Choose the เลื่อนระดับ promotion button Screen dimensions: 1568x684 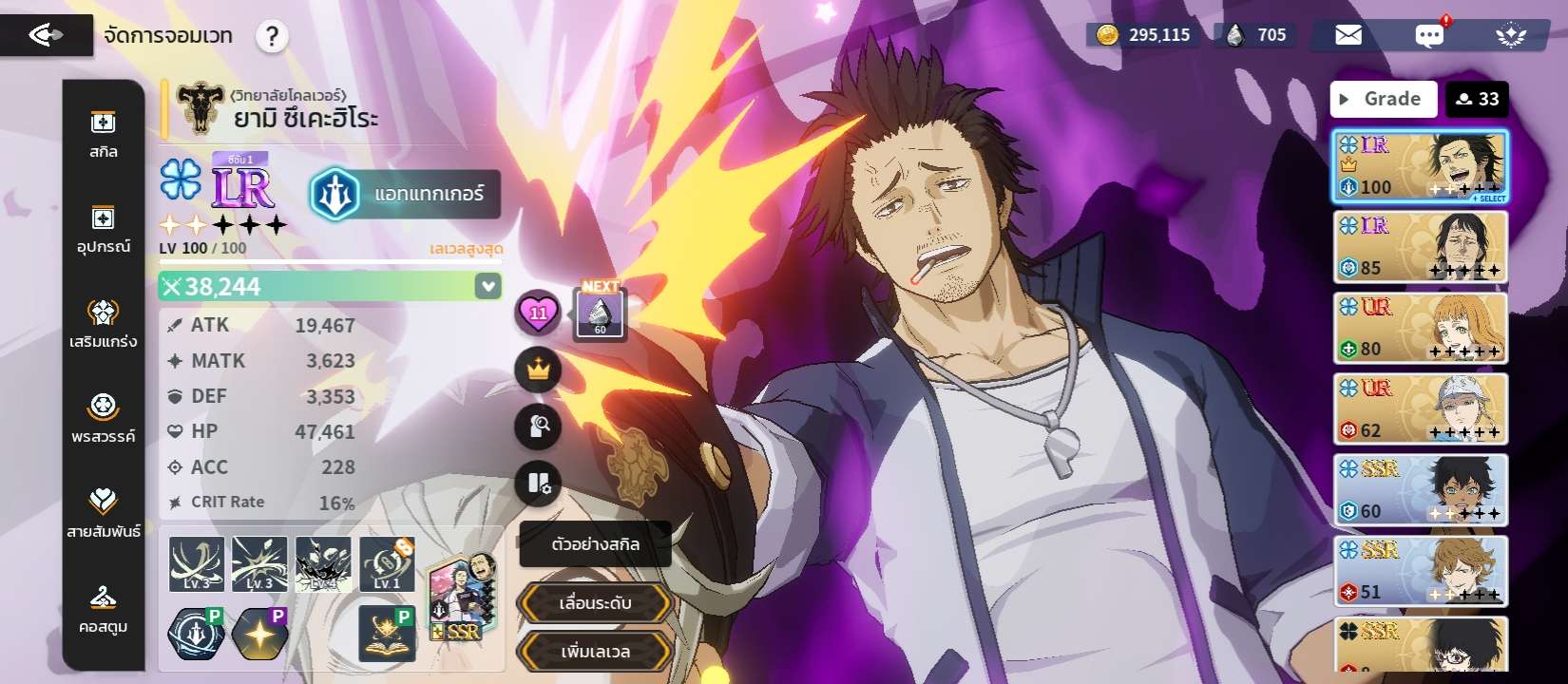pos(595,603)
